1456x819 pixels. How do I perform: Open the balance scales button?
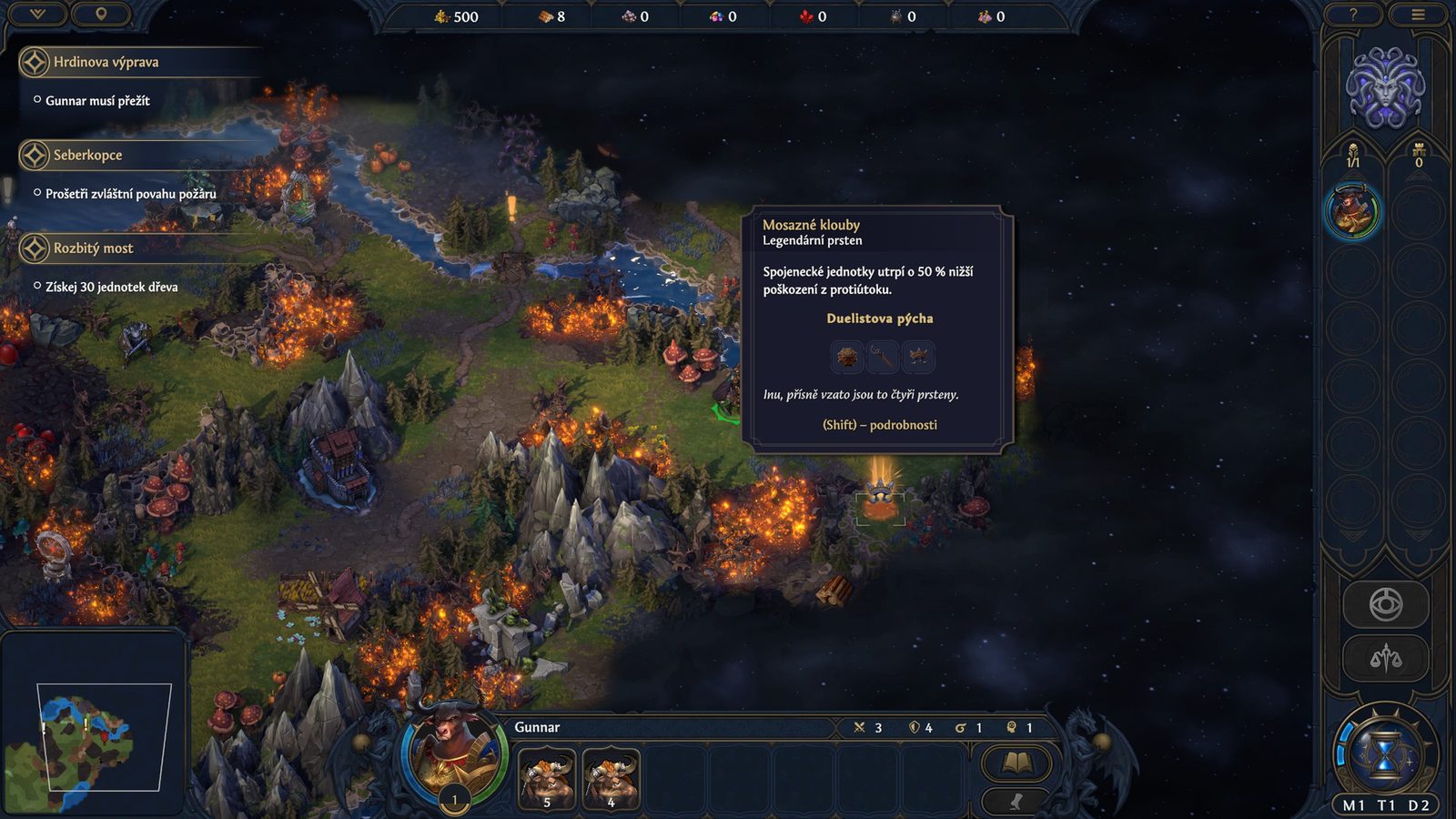1385,657
